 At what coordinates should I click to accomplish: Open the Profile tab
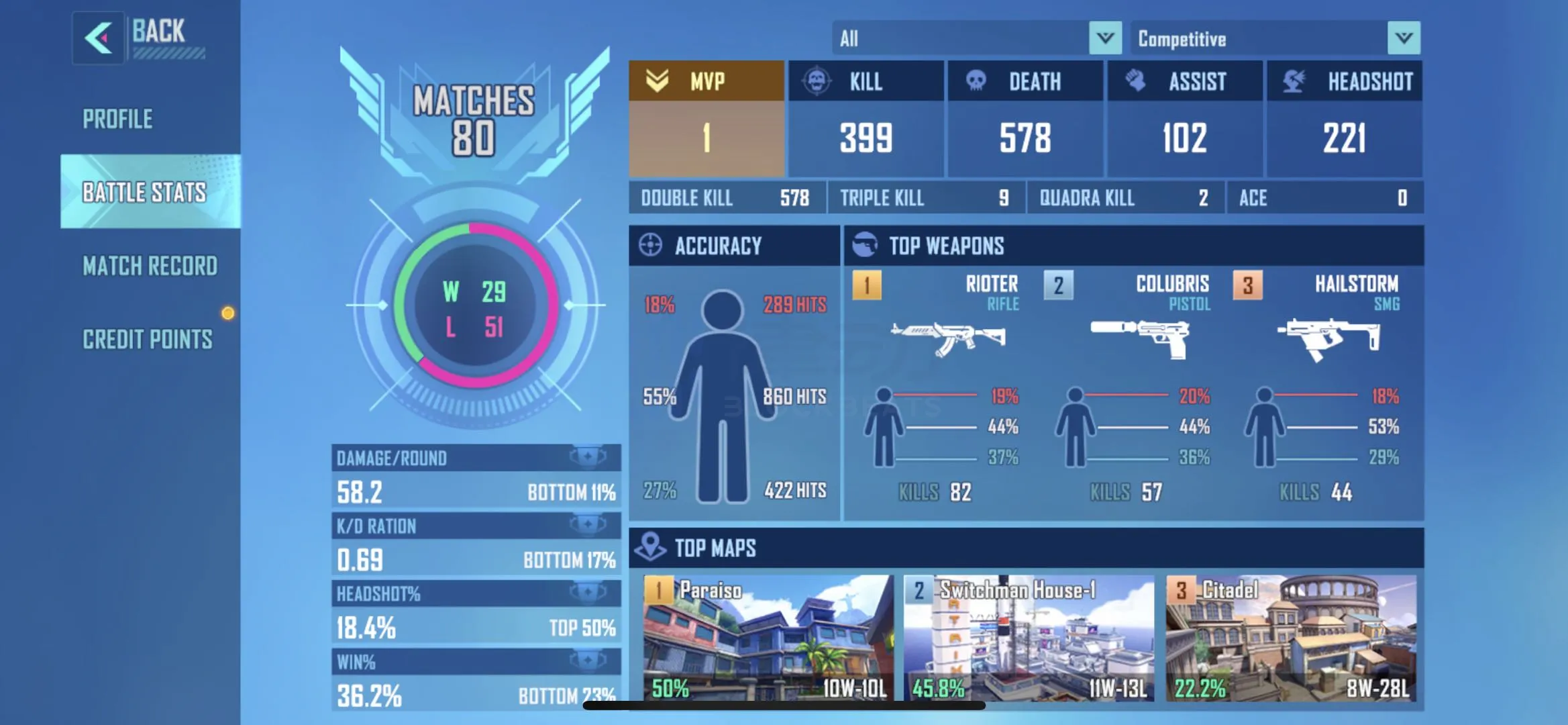118,119
